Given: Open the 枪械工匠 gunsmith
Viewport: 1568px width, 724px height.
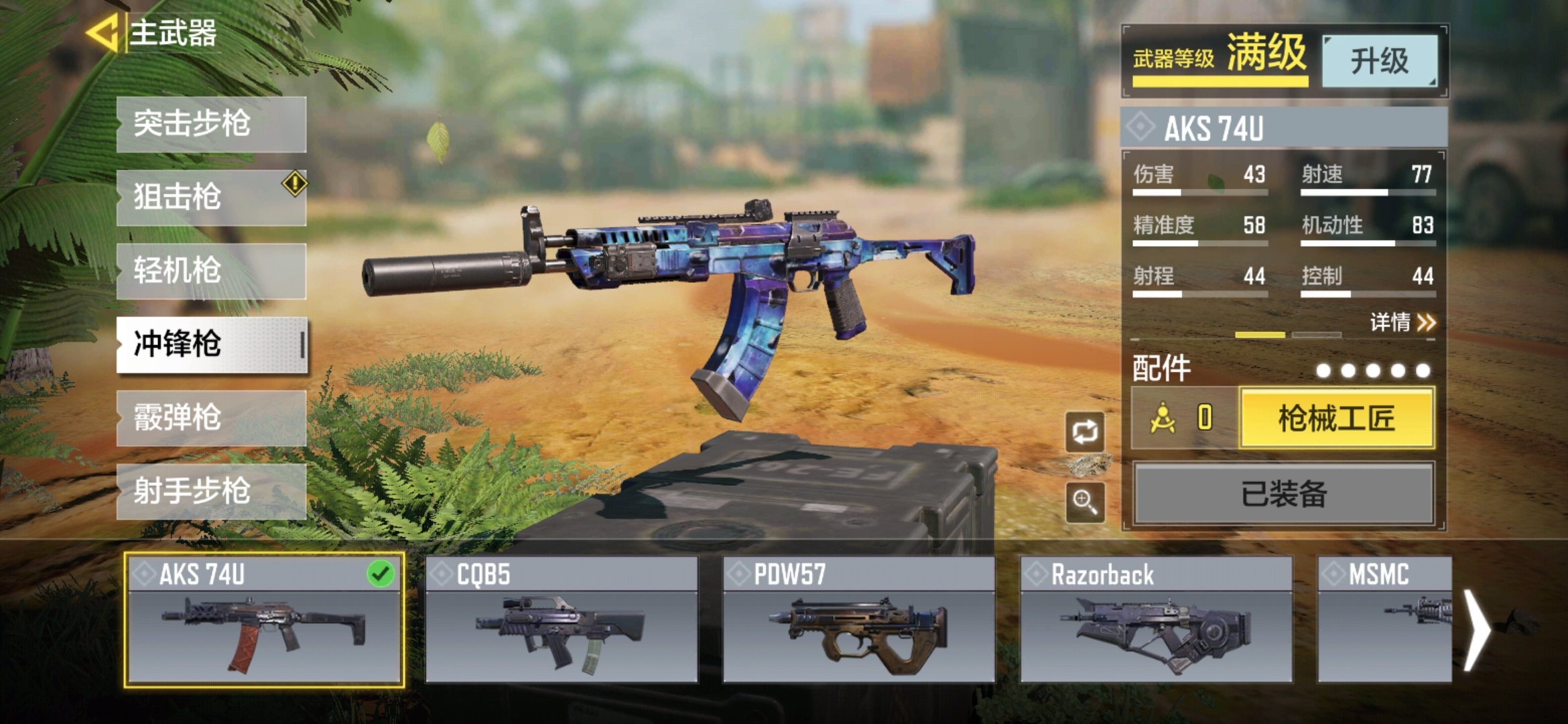Looking at the screenshot, I should pos(1337,418).
